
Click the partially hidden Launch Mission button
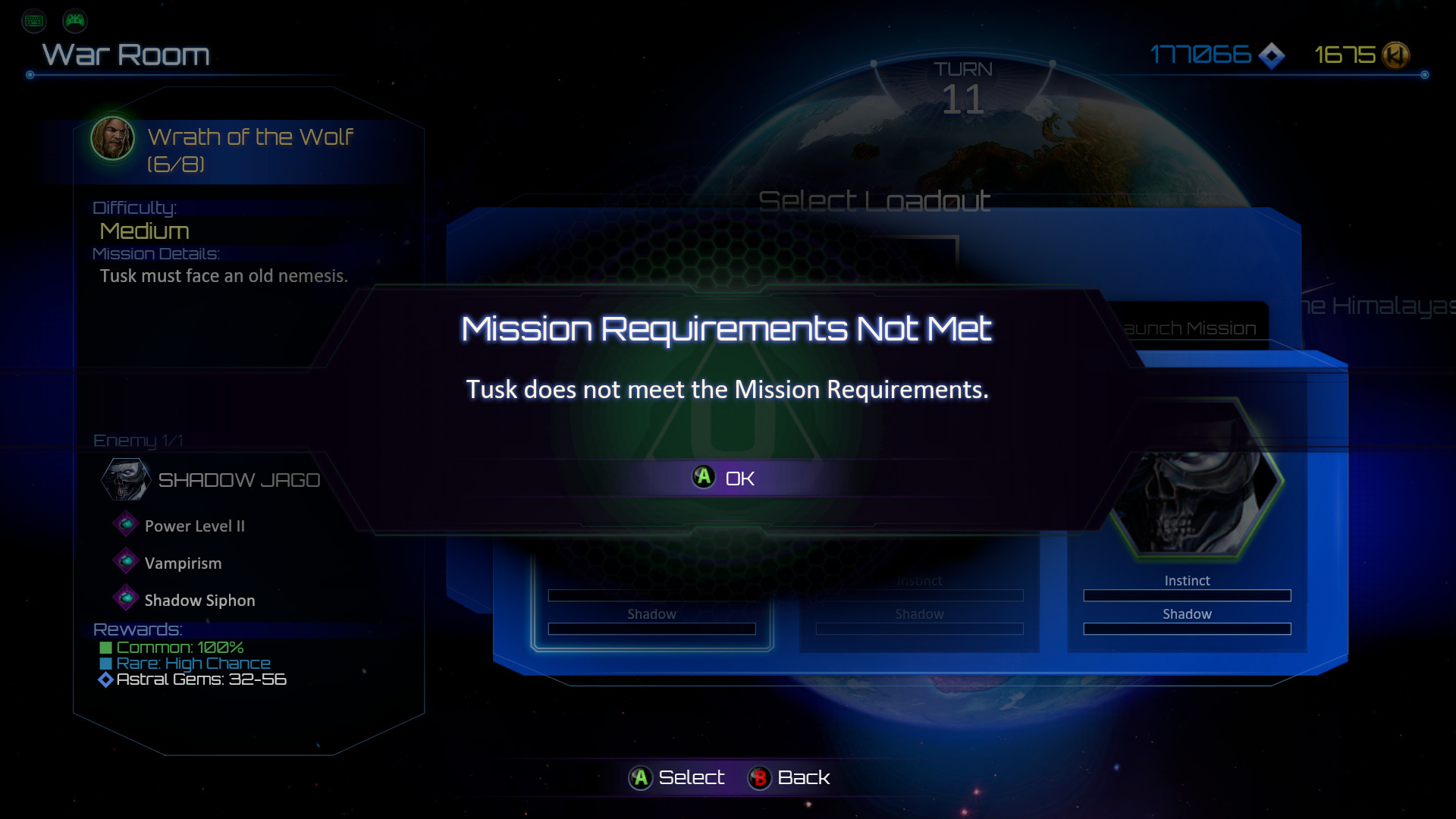[x=1191, y=328]
